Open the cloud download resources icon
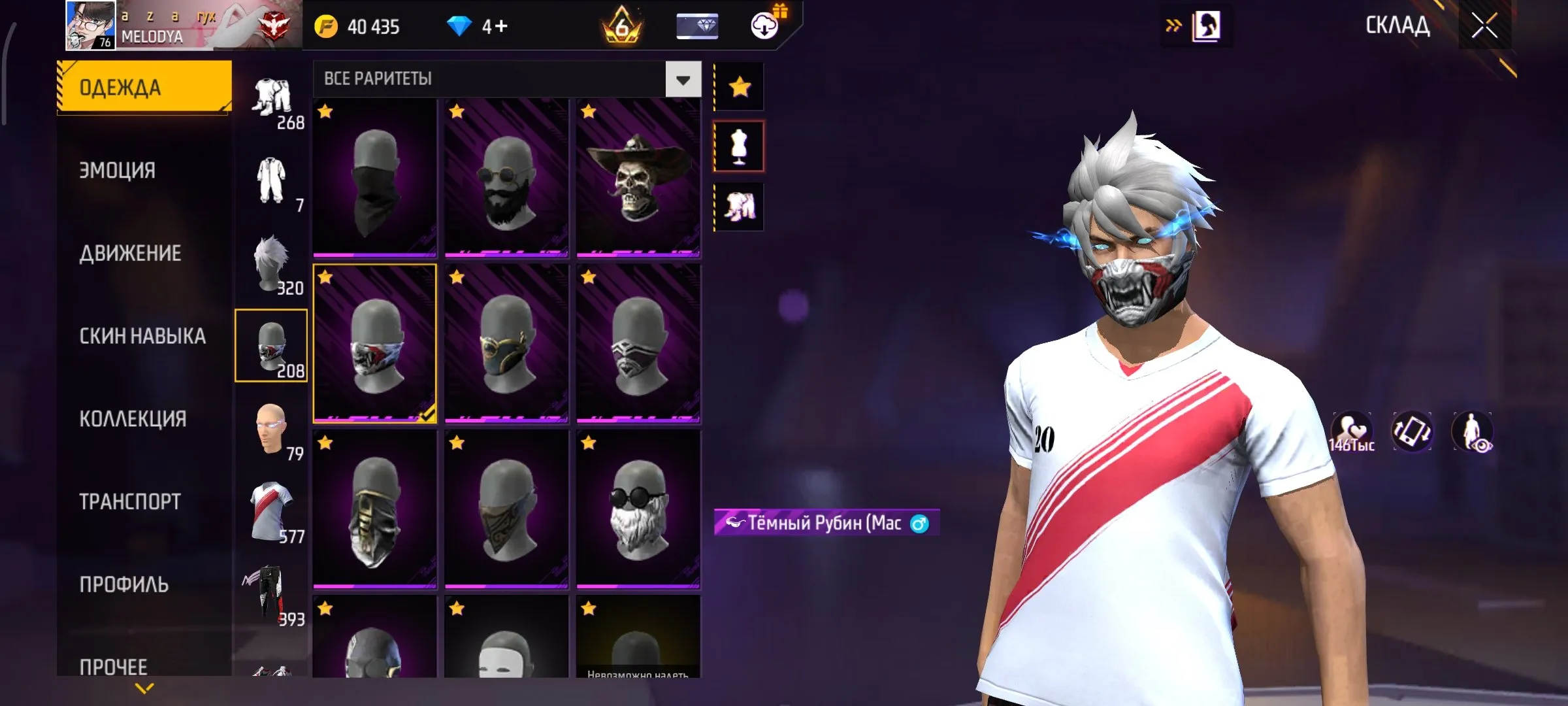Screen dimensions: 1568x706 [x=763, y=26]
